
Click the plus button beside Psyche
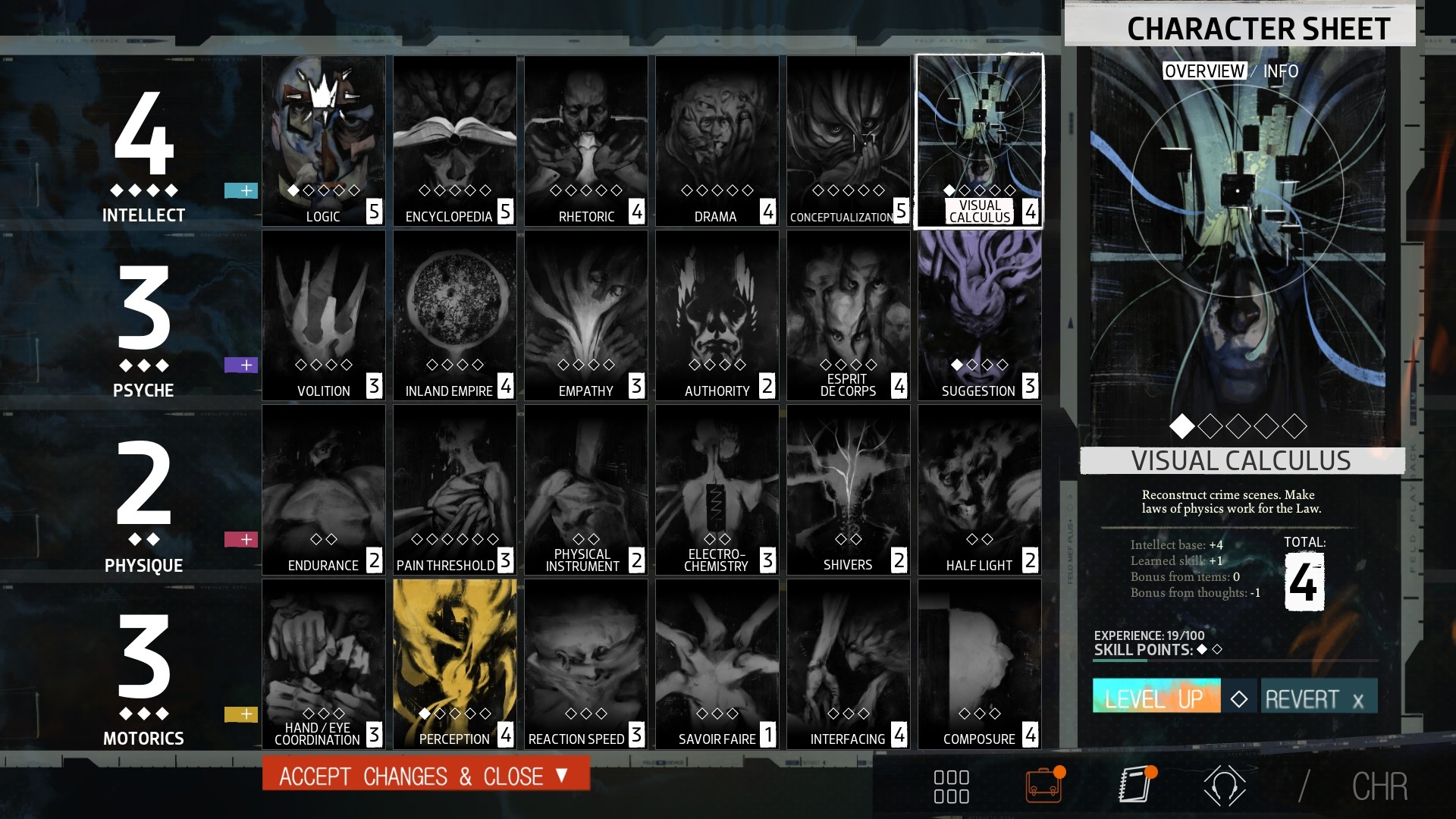coord(241,366)
